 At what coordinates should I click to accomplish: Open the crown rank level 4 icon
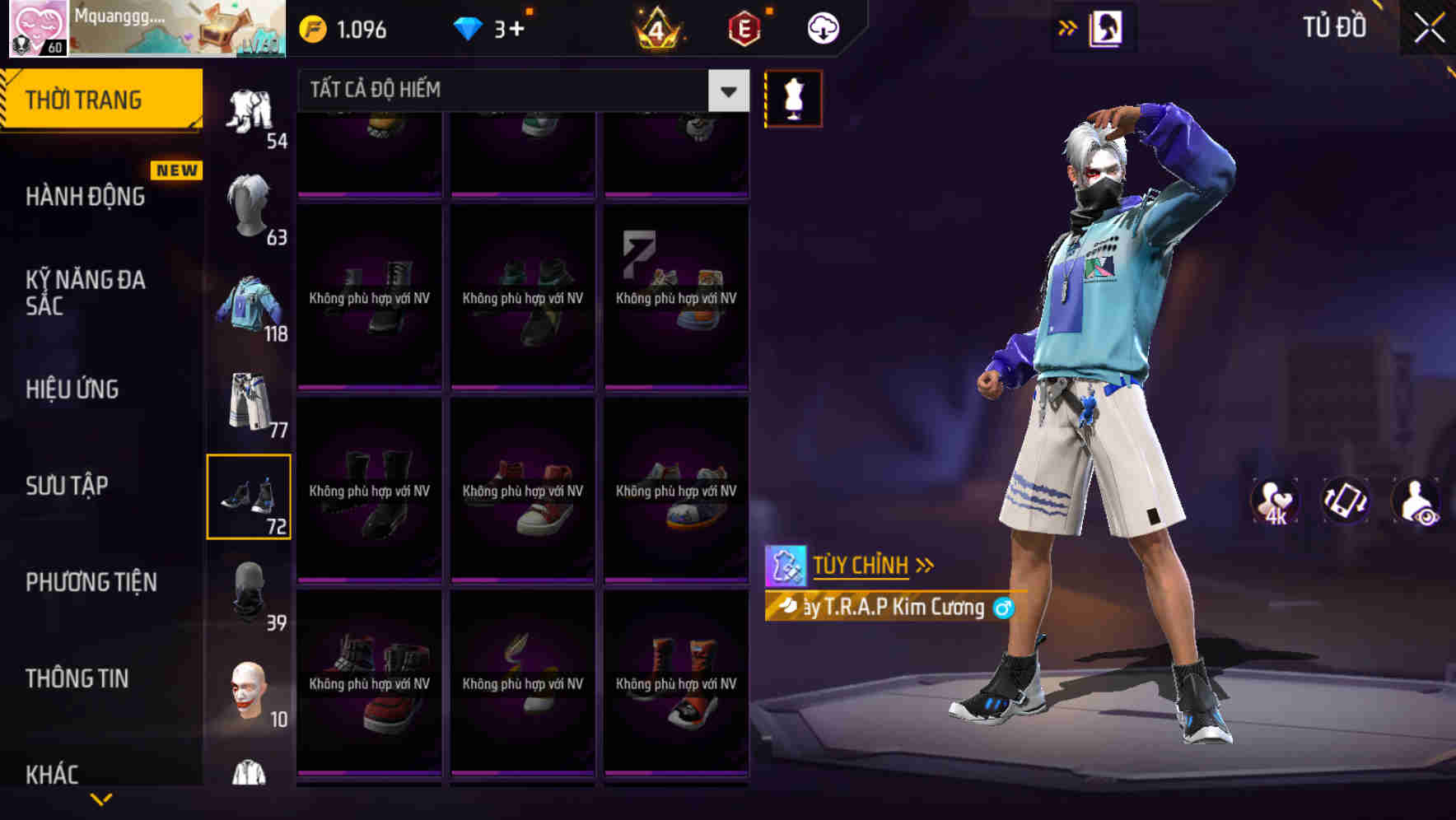coord(655,28)
